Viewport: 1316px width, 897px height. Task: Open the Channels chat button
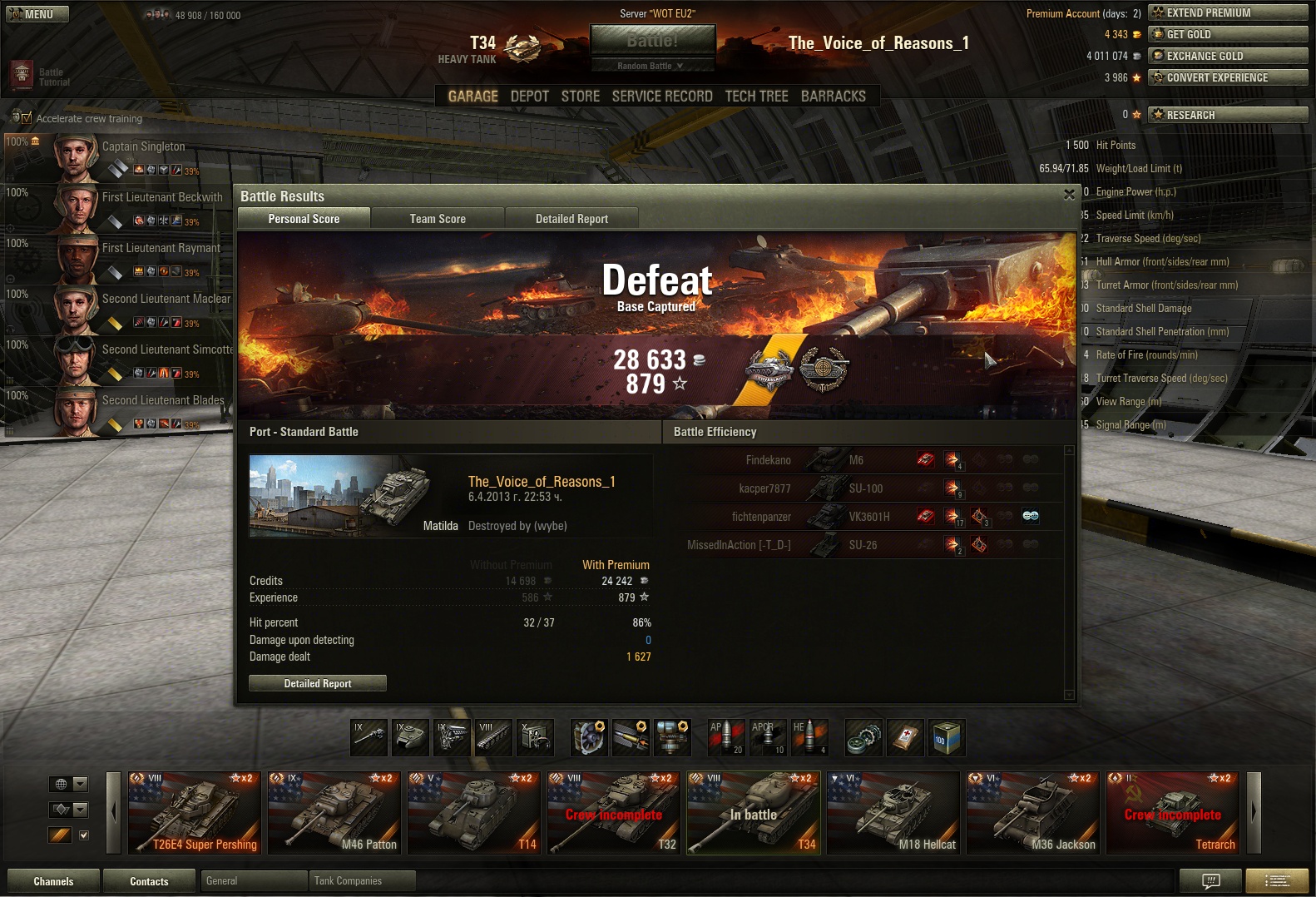[x=53, y=881]
